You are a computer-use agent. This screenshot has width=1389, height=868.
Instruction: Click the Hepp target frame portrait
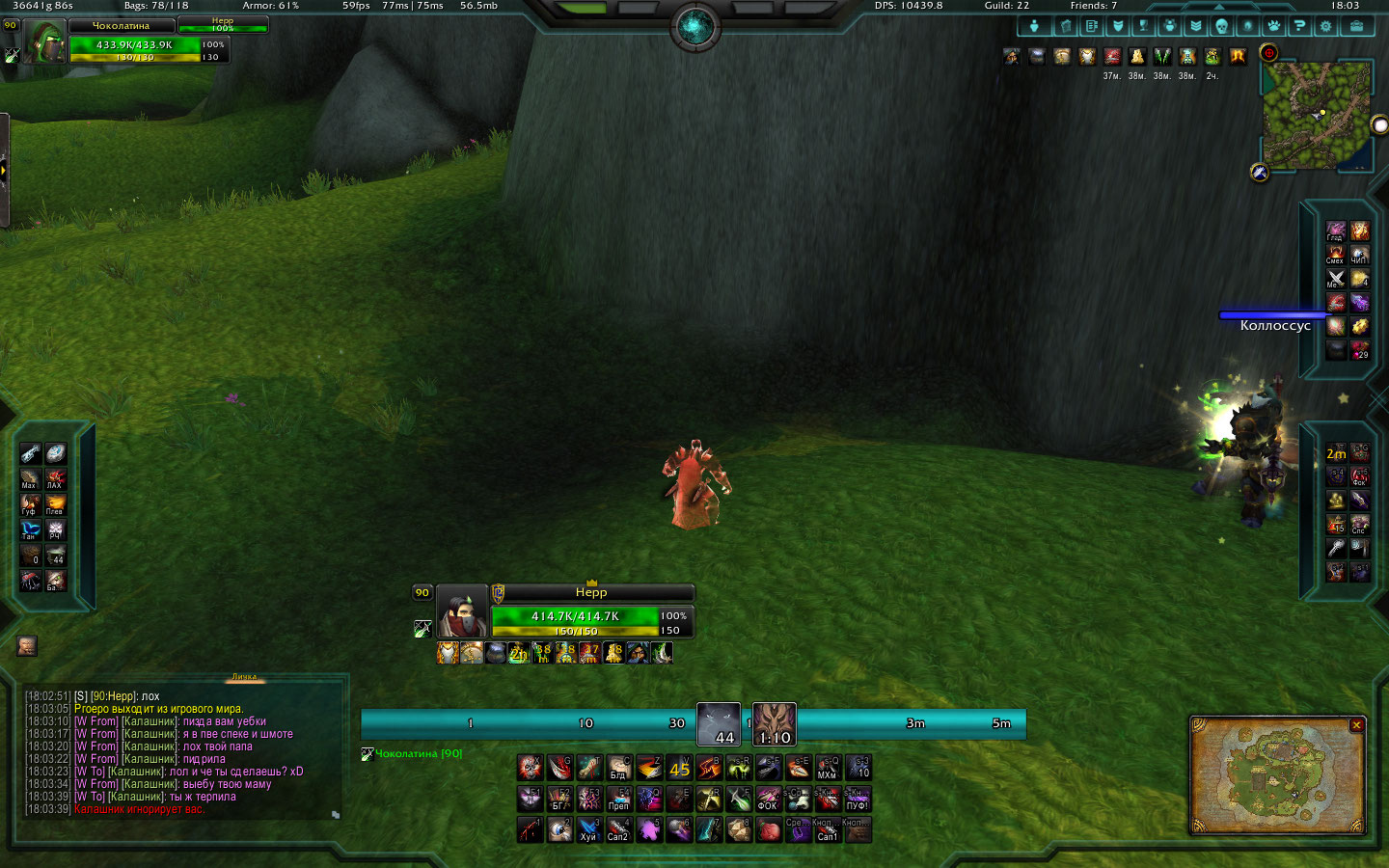(462, 611)
